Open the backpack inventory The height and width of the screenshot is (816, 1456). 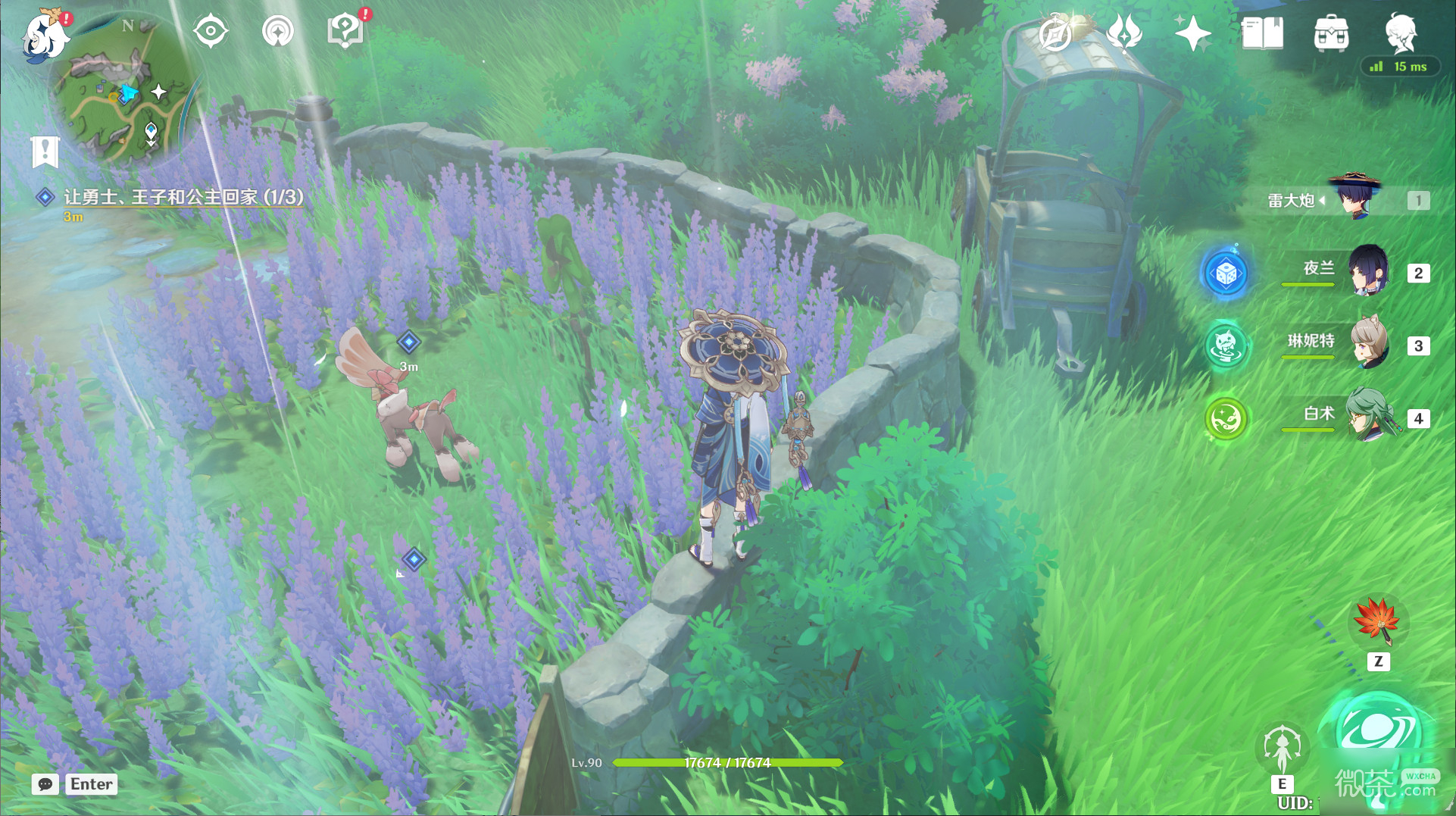pos(1331,33)
